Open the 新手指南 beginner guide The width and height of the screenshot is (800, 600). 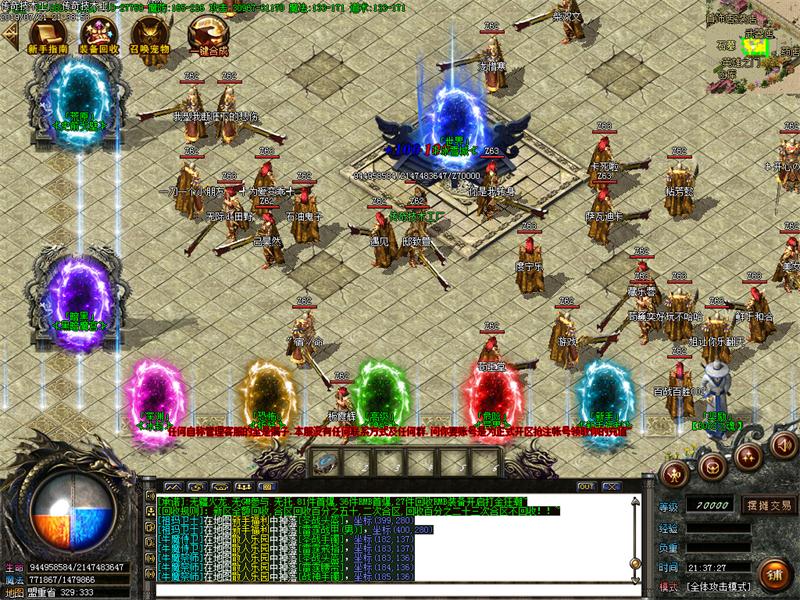pos(47,38)
